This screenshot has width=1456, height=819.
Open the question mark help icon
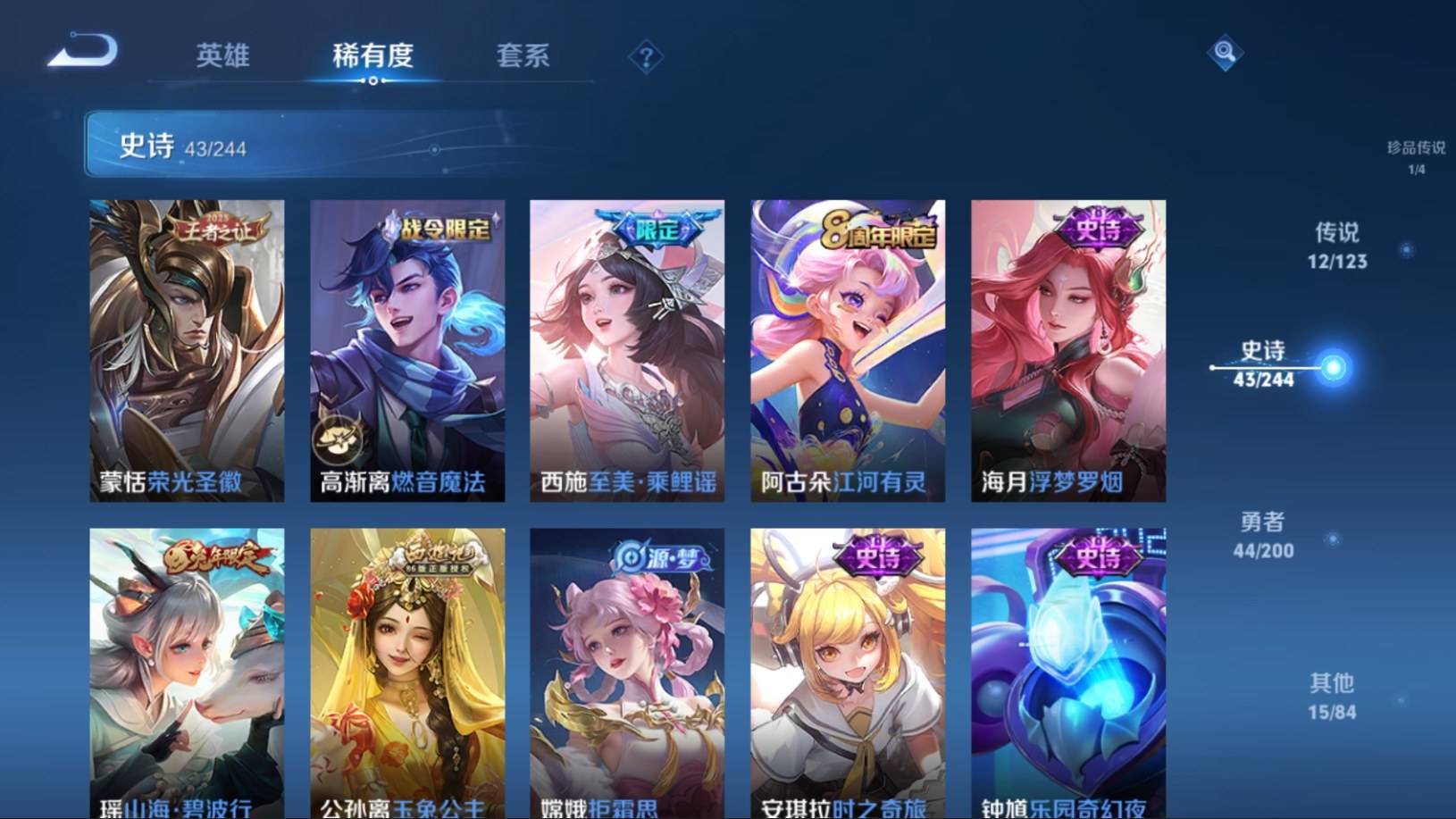[646, 58]
